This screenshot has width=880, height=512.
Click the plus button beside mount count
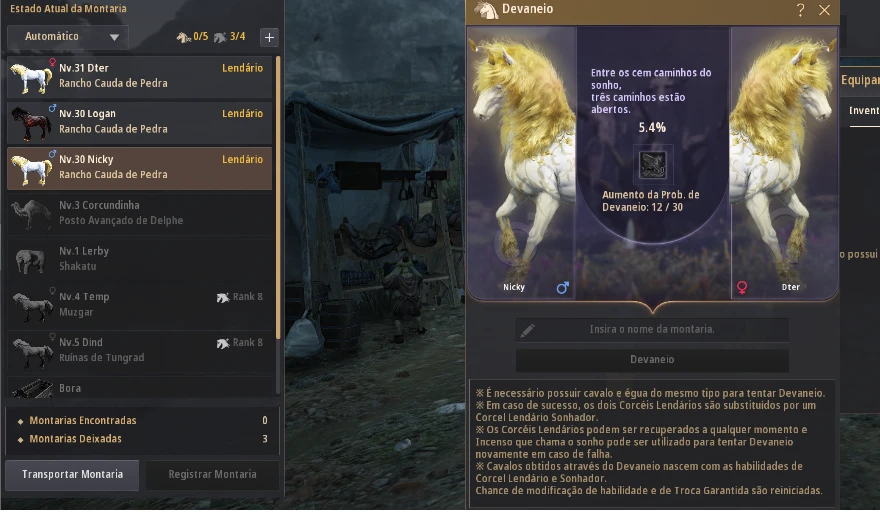(269, 37)
